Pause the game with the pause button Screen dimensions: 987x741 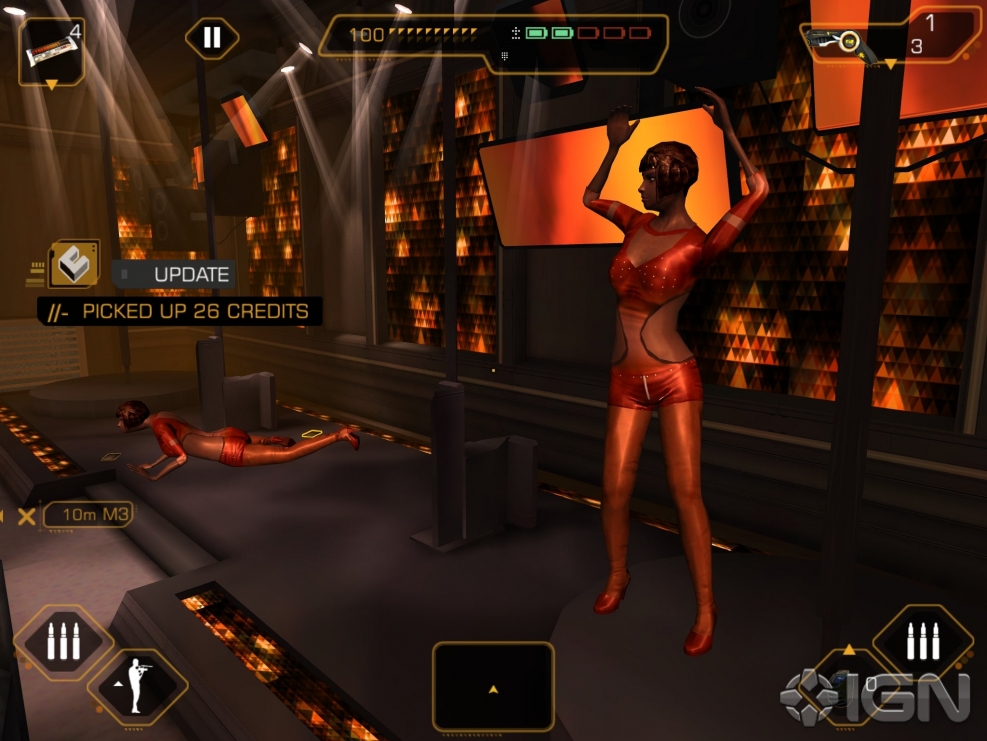212,38
